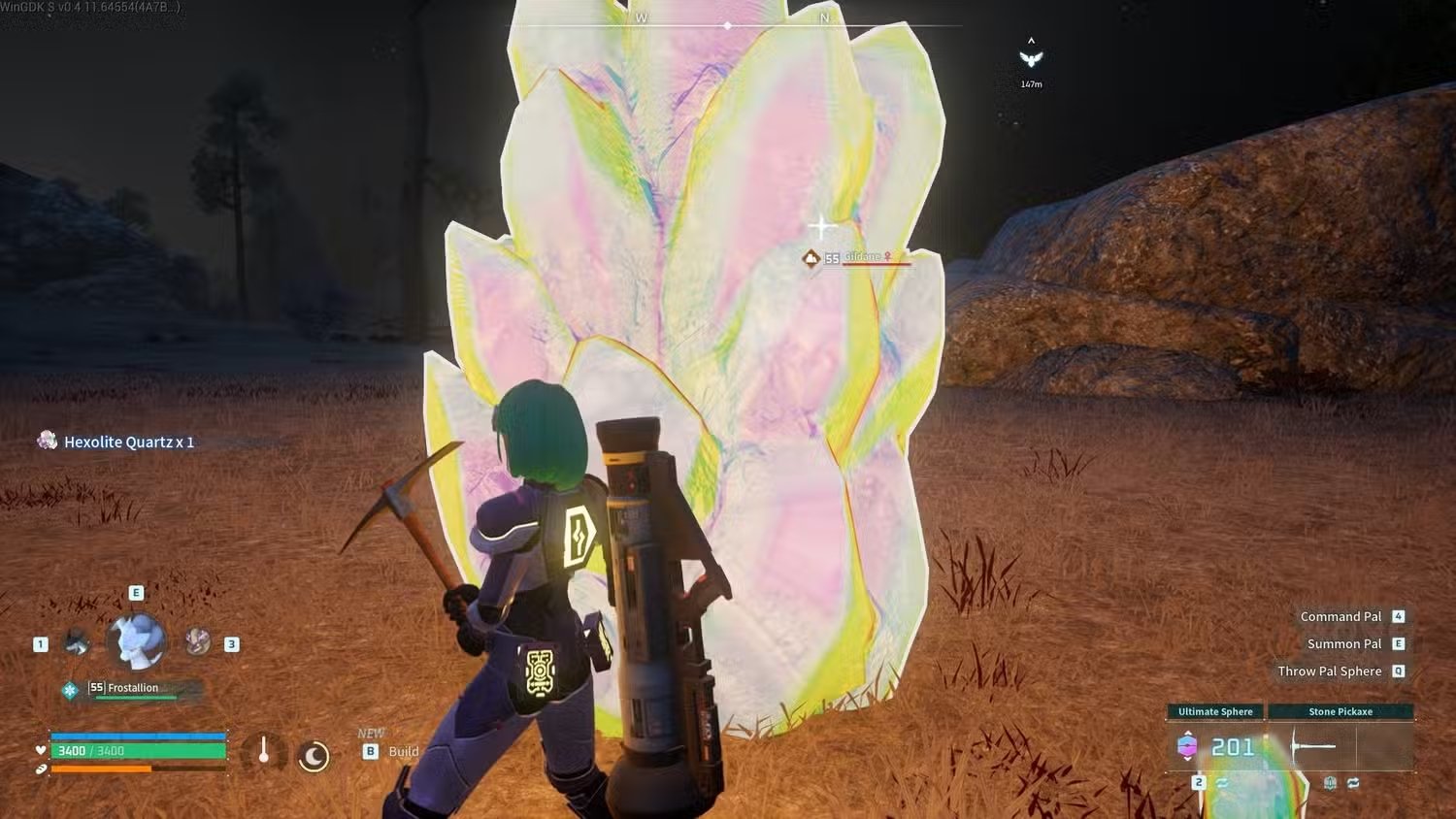Click the crescent moon time-of-day icon

[314, 756]
